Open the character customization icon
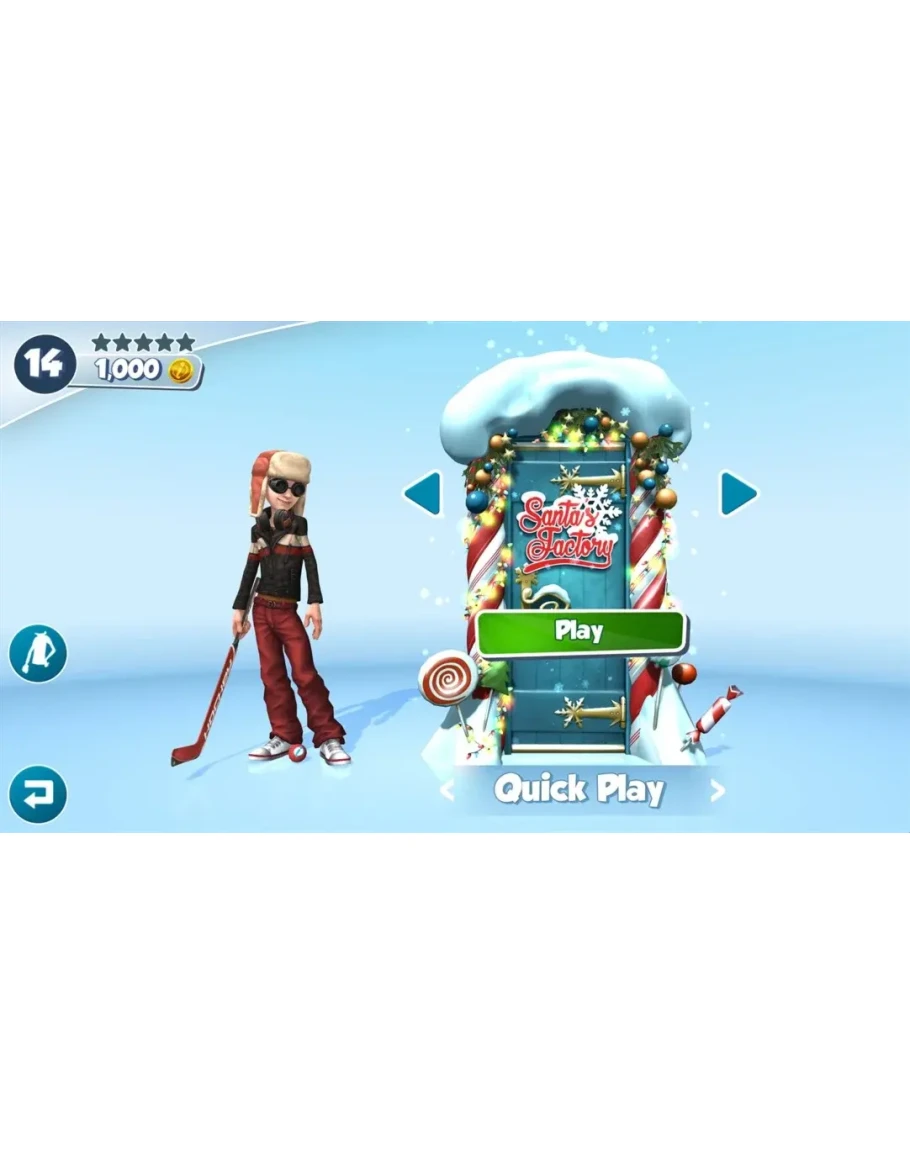This screenshot has height=1155, width=910. tap(38, 654)
